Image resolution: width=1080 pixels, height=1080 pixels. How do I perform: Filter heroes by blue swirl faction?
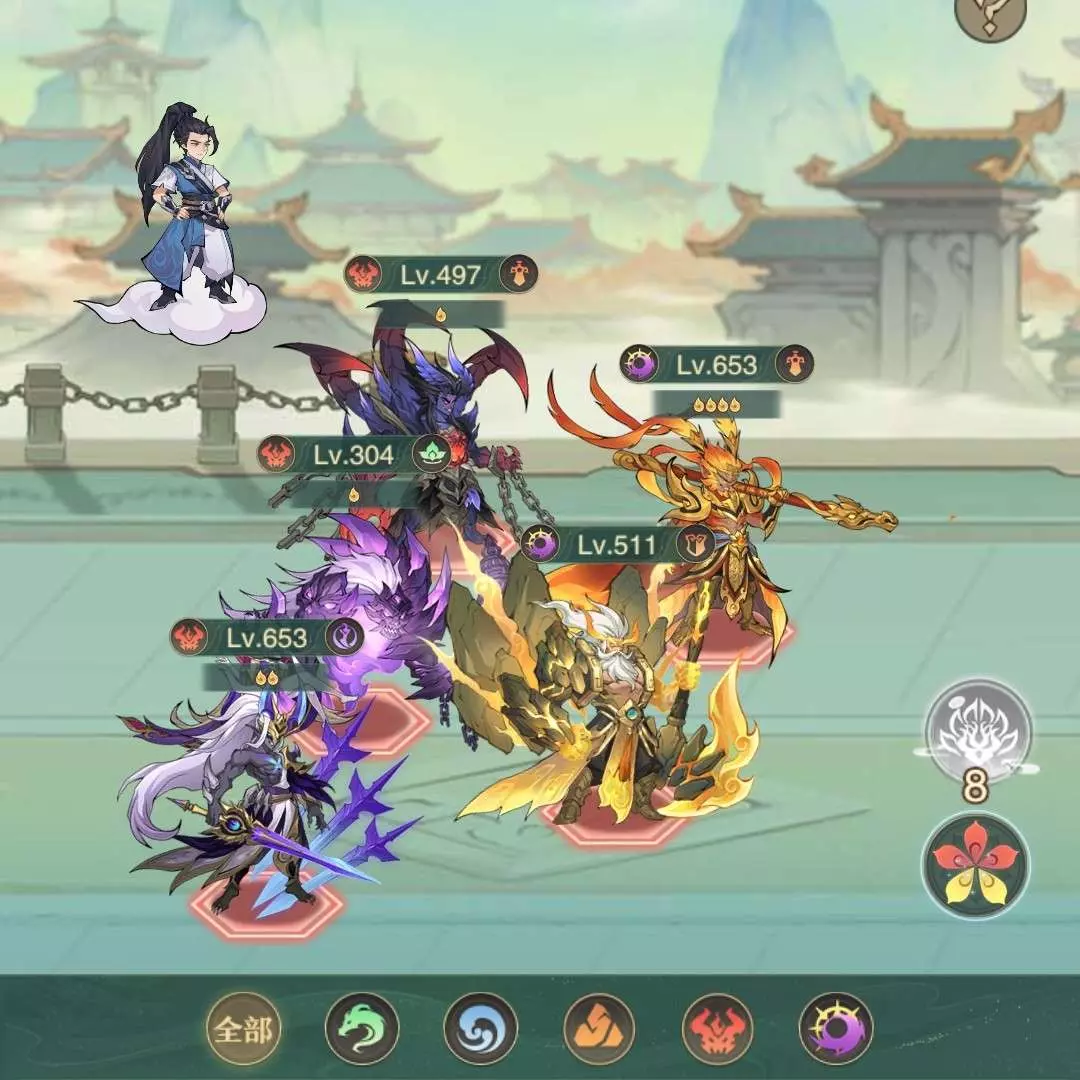(481, 1028)
